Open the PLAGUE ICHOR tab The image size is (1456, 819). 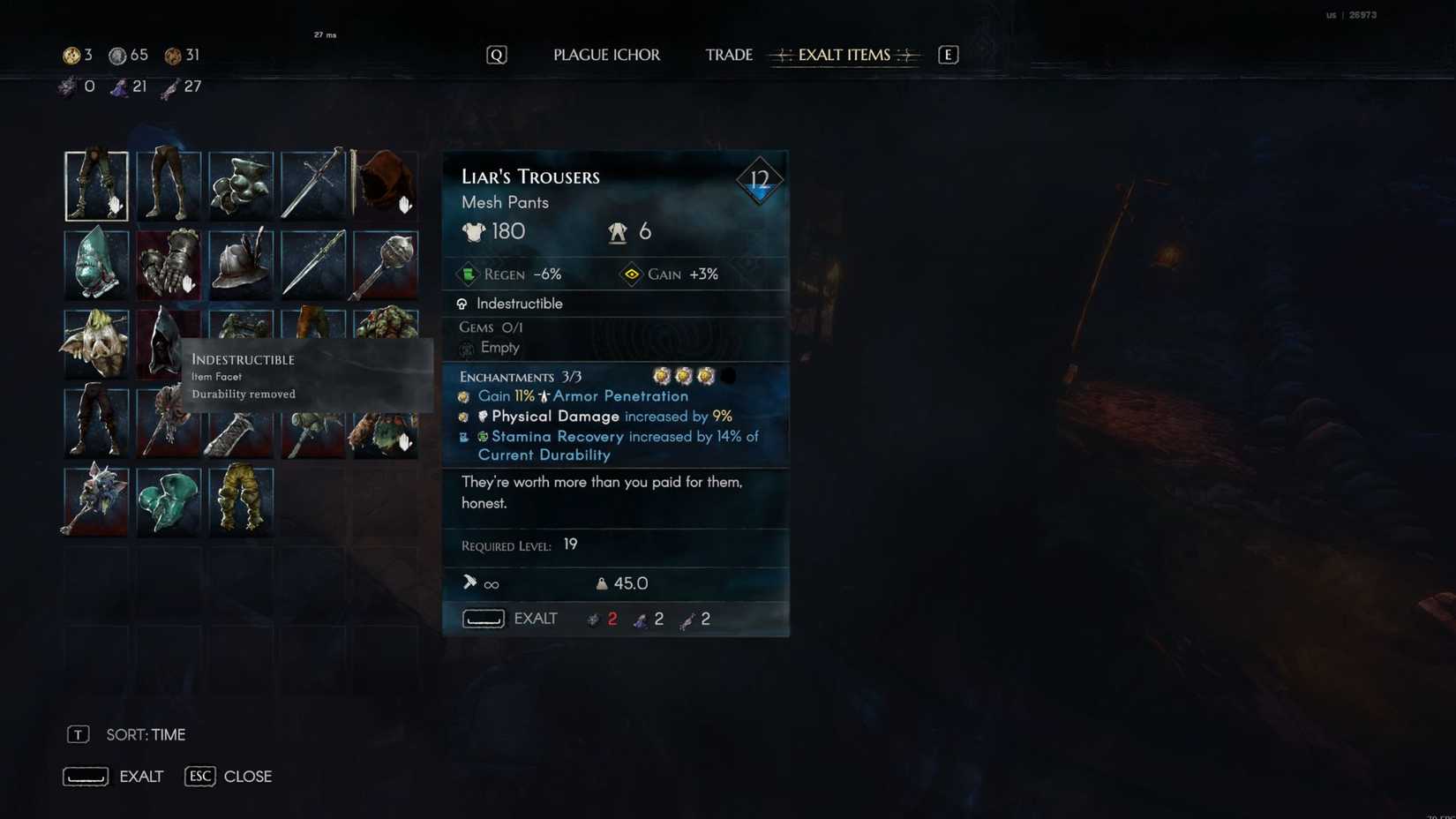click(606, 55)
